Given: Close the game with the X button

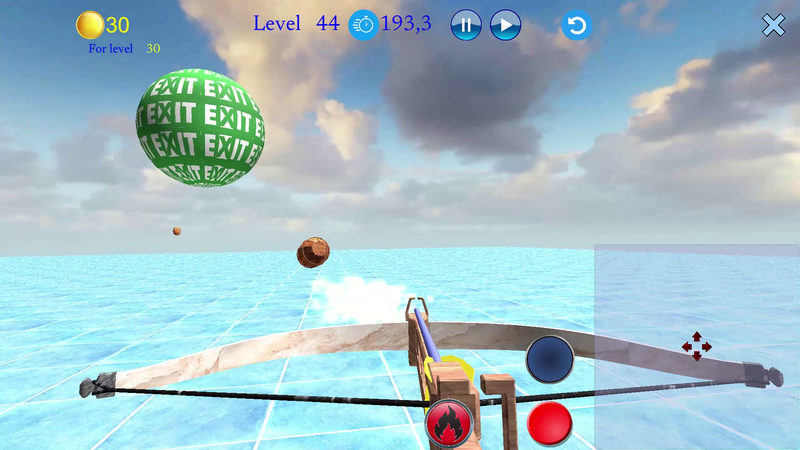Looking at the screenshot, I should (x=774, y=25).
